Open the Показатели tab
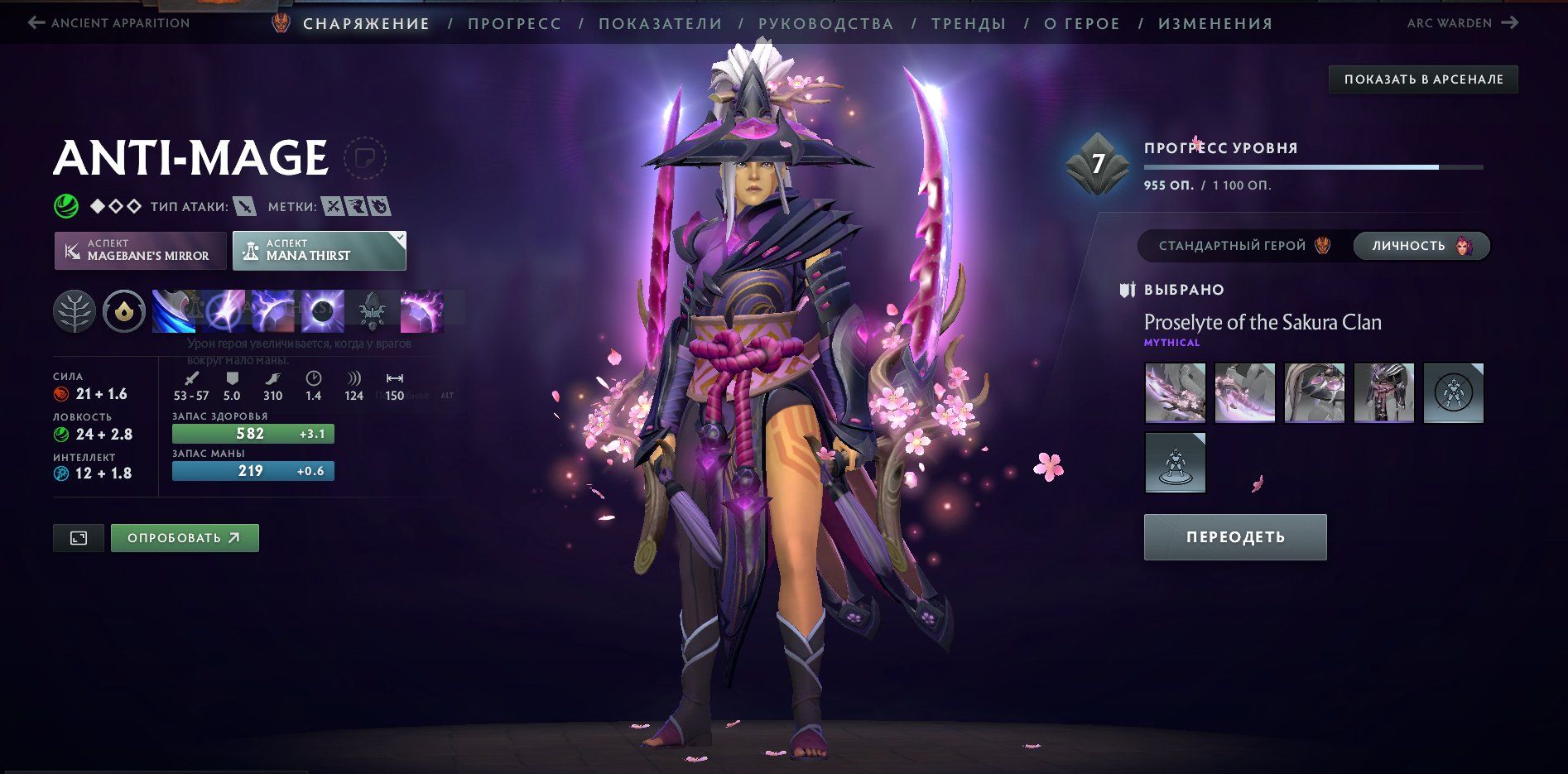The height and width of the screenshot is (774, 1568). [660, 24]
